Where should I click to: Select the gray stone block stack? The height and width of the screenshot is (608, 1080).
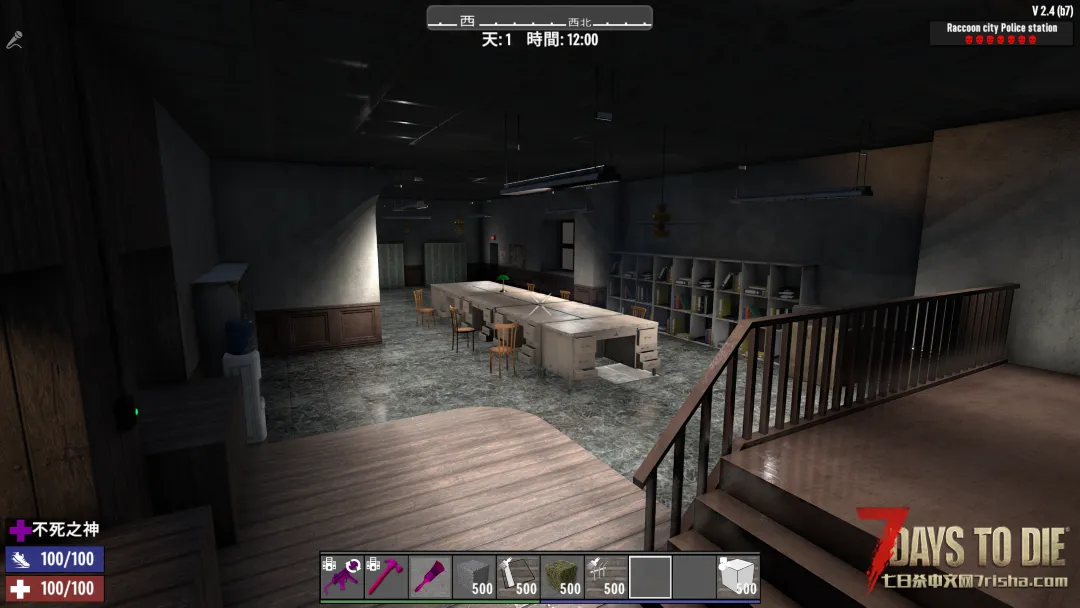(x=474, y=577)
